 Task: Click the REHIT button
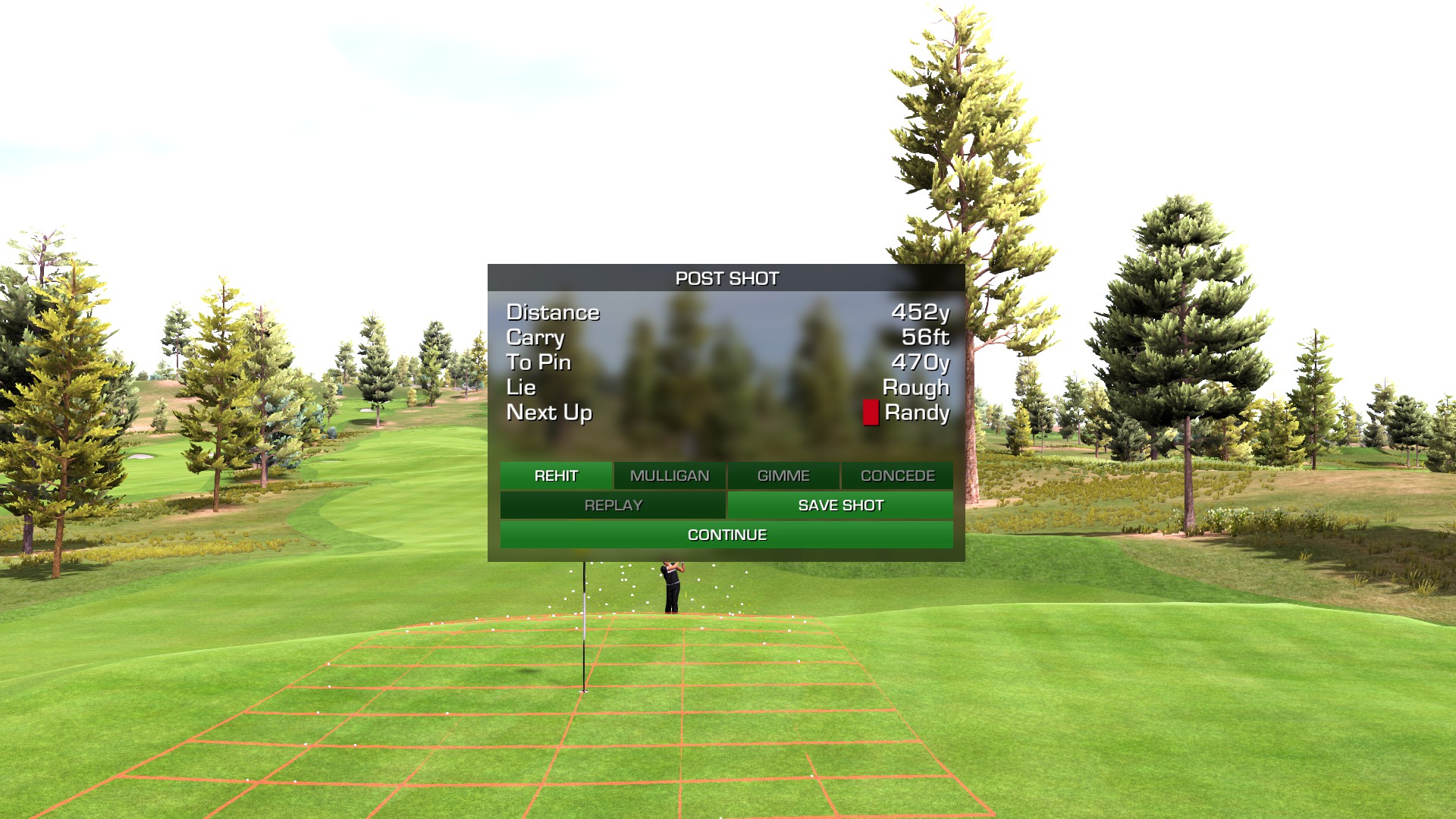click(556, 475)
